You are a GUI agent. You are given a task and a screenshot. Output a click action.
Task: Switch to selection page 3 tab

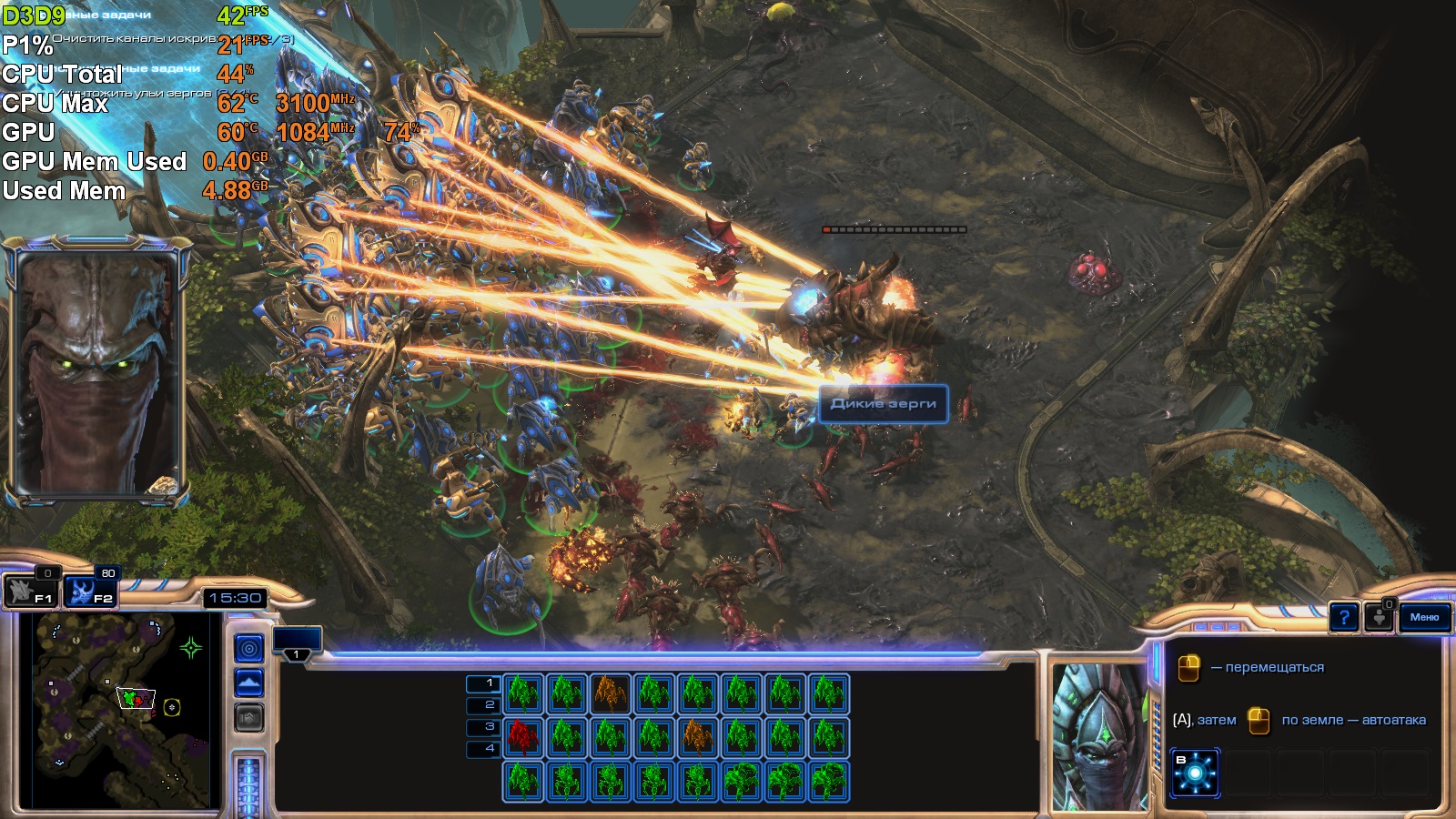pos(483,726)
